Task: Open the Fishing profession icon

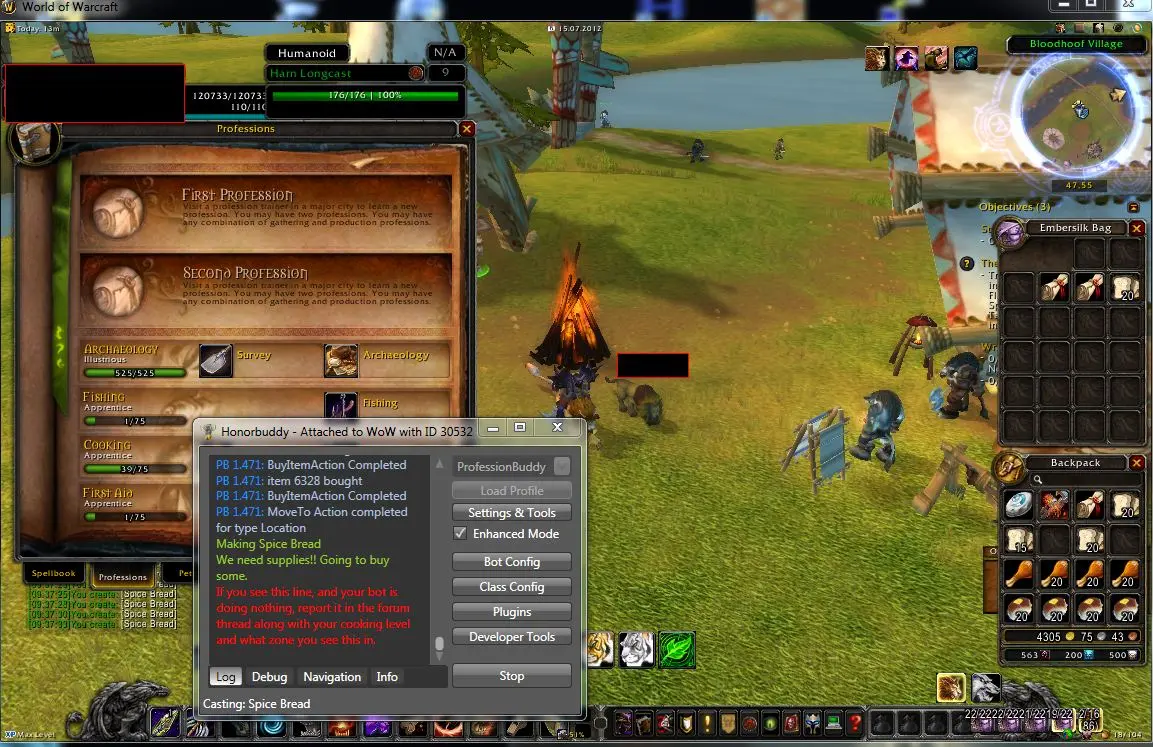Action: tap(341, 404)
